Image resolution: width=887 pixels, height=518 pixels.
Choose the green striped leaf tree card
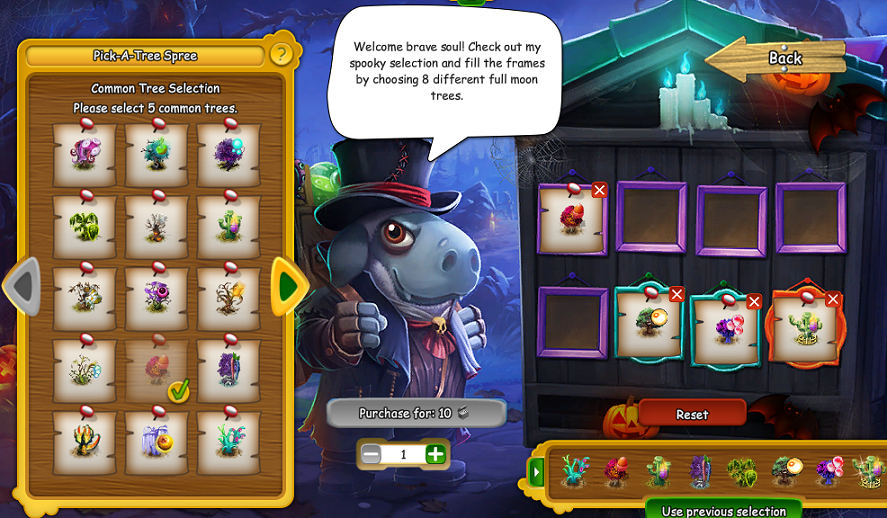pos(84,227)
